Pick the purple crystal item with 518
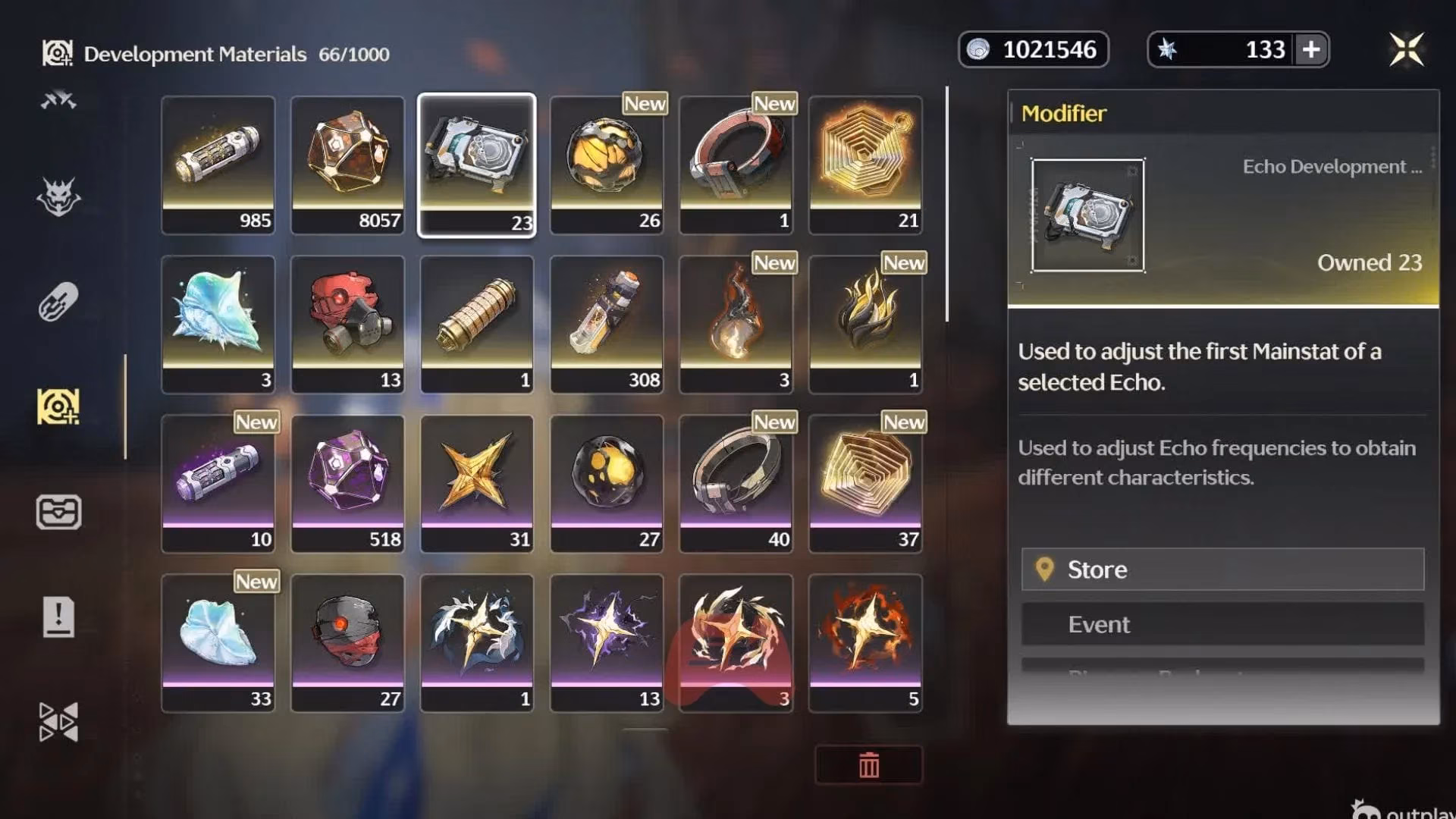Screen dimensions: 1456x819 348,483
